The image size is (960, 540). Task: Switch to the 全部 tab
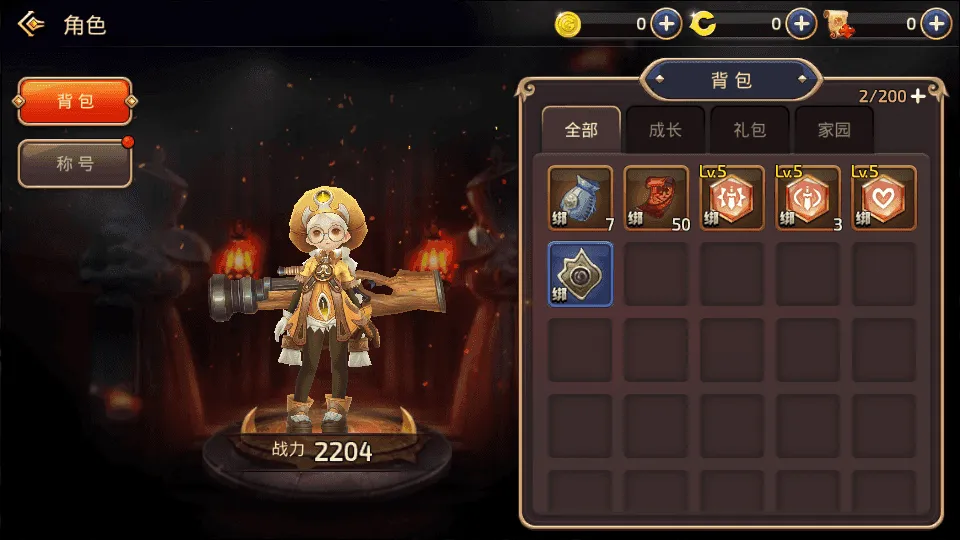pyautogui.click(x=581, y=130)
